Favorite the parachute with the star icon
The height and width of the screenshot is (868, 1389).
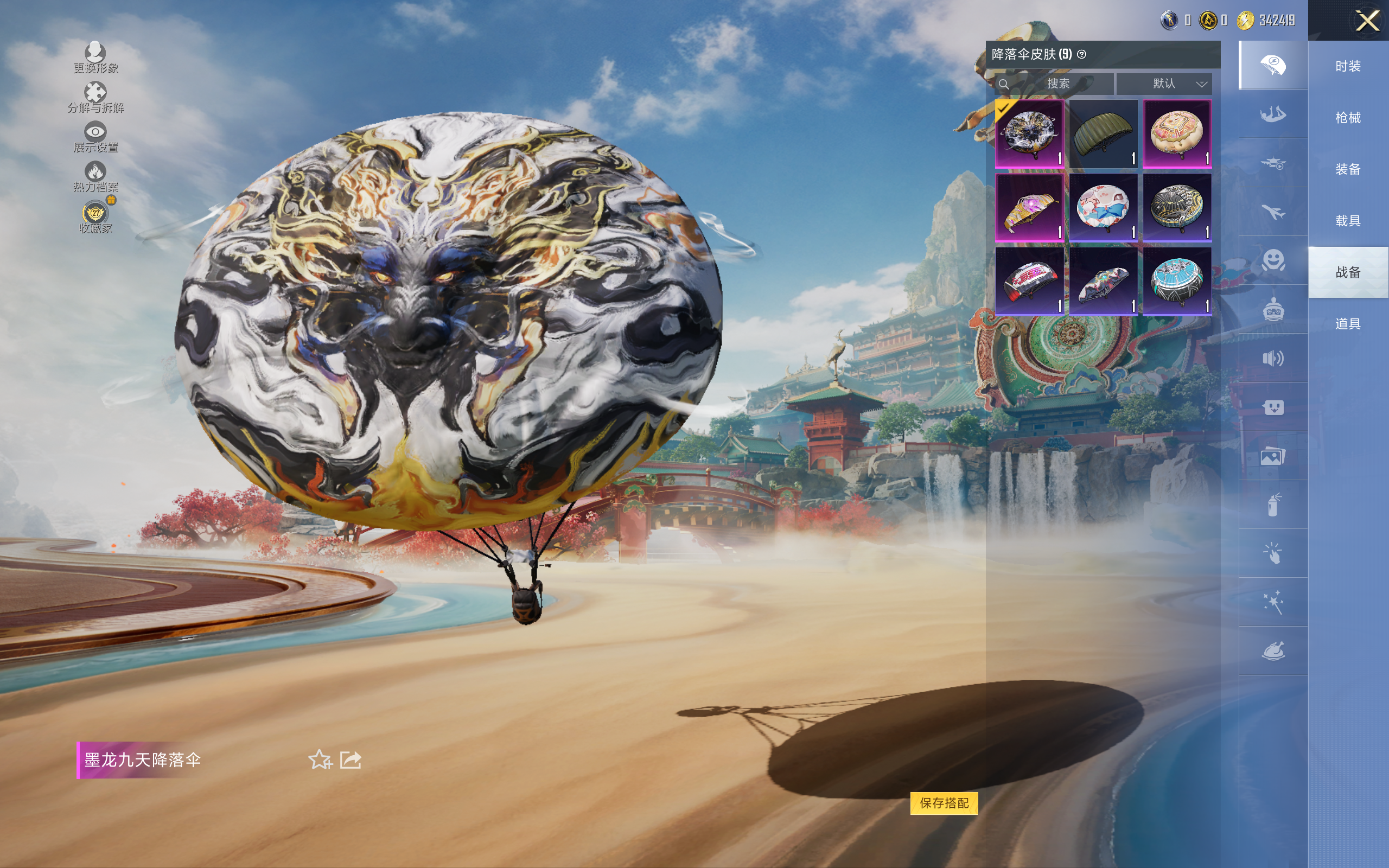point(320,759)
